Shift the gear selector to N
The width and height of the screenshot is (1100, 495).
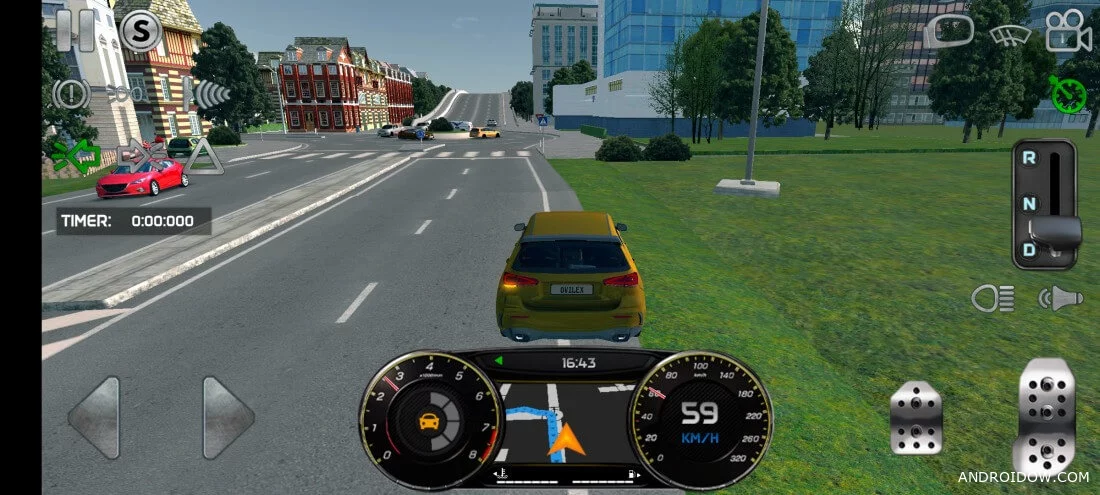coord(1029,203)
